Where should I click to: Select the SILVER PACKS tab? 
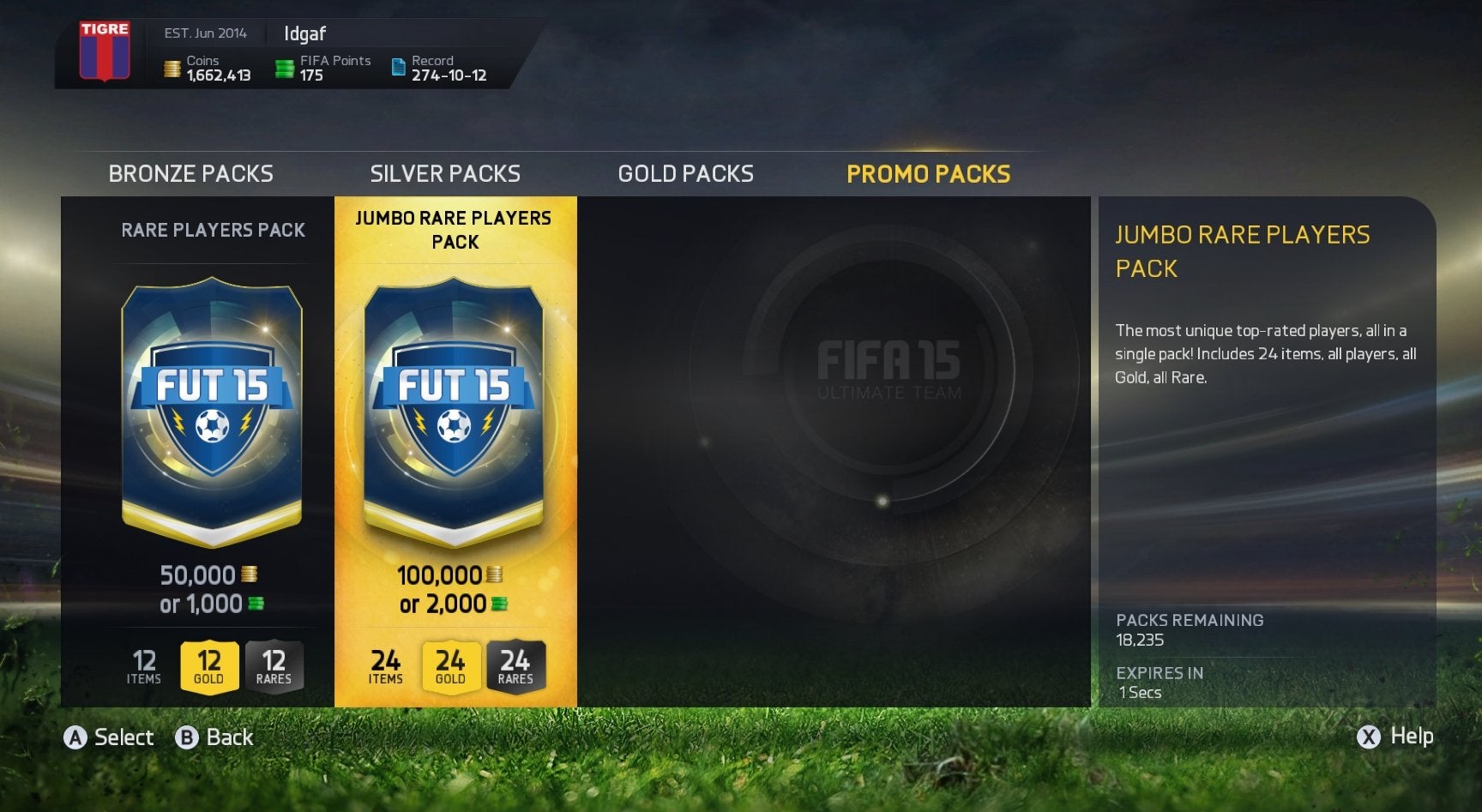tap(445, 173)
